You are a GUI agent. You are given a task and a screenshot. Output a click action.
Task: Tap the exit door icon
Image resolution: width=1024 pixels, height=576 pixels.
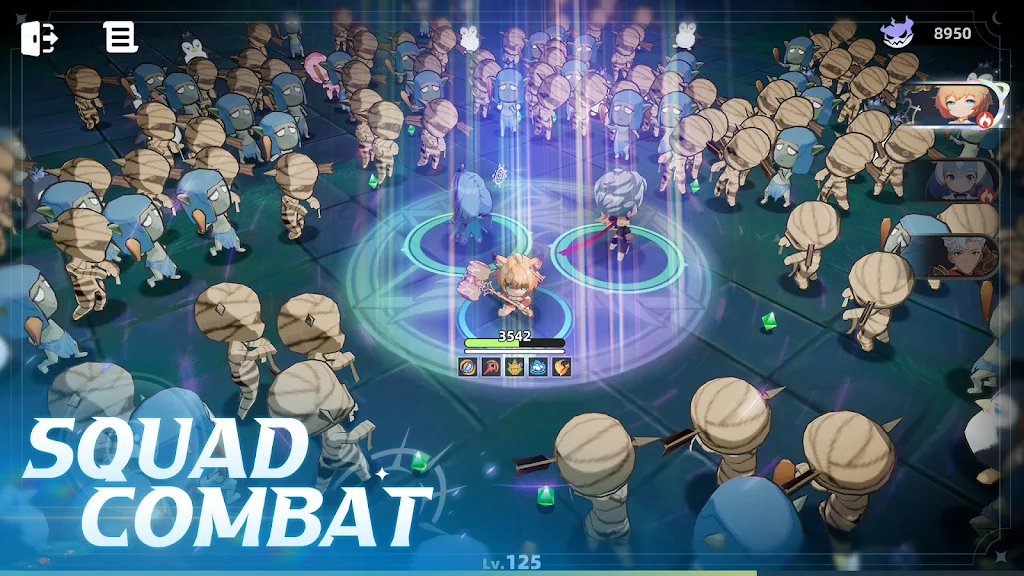(39, 37)
